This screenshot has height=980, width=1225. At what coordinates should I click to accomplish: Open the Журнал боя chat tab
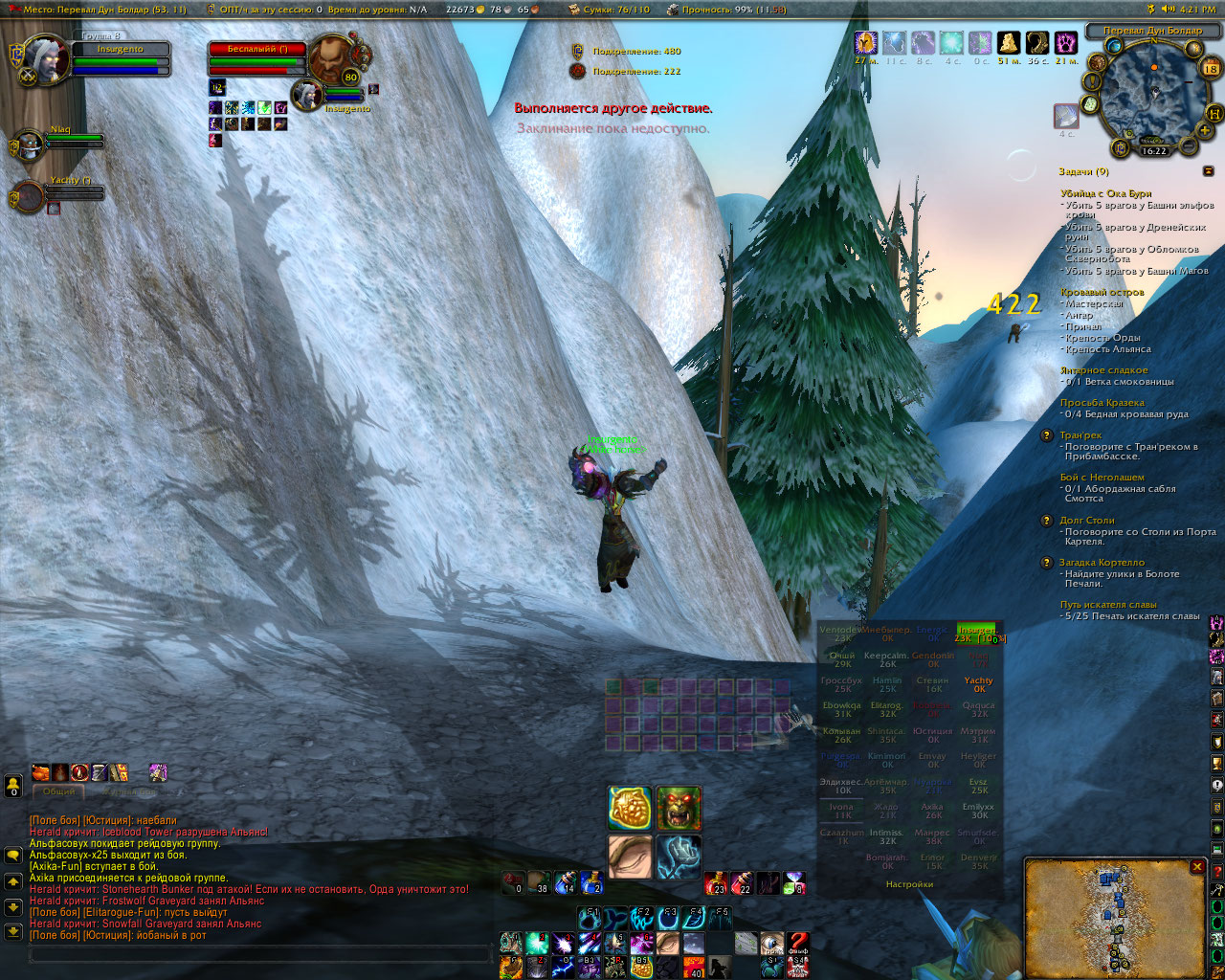point(129,792)
